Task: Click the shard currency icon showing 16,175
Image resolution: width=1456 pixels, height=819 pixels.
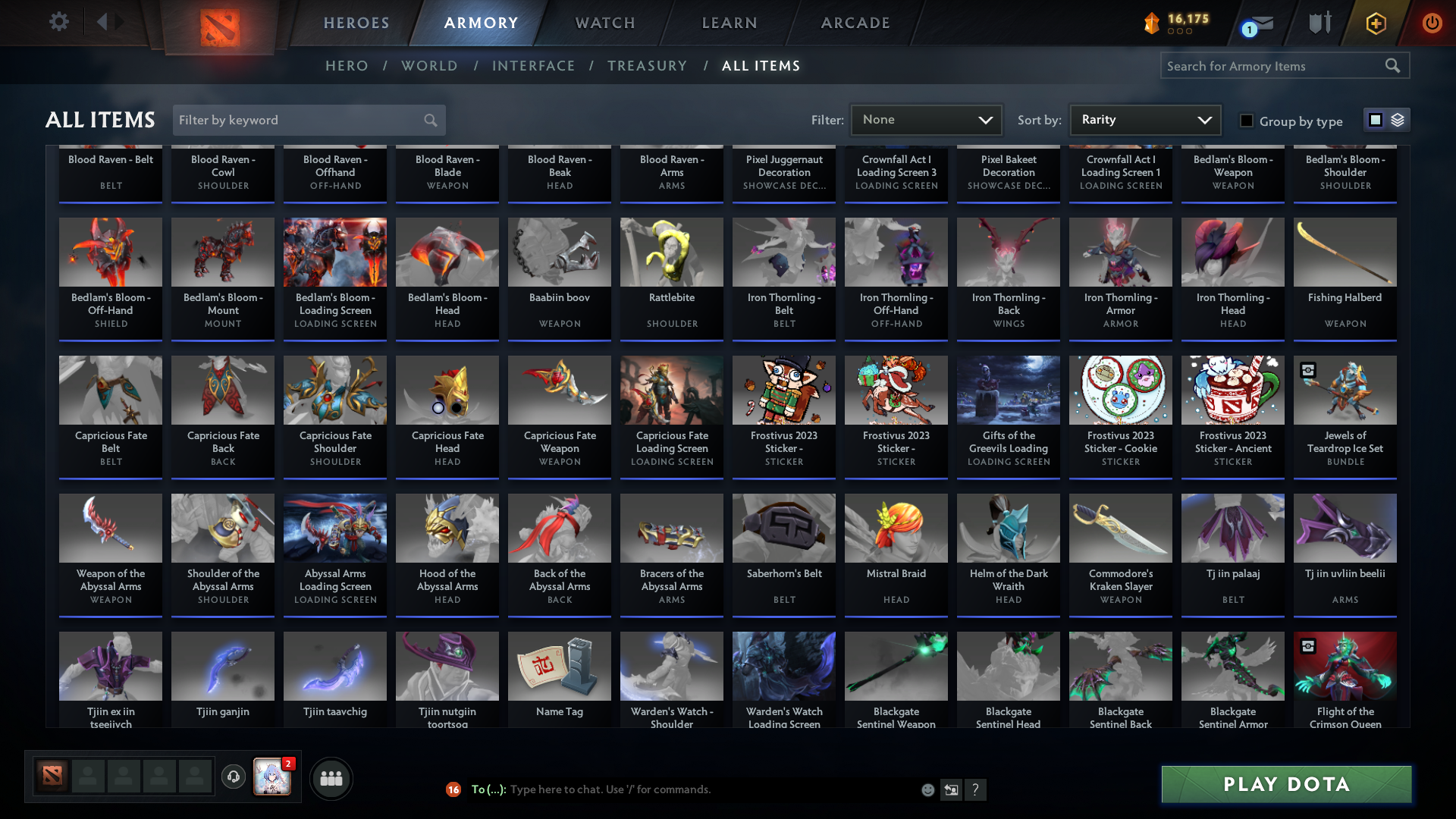Action: [x=1153, y=23]
